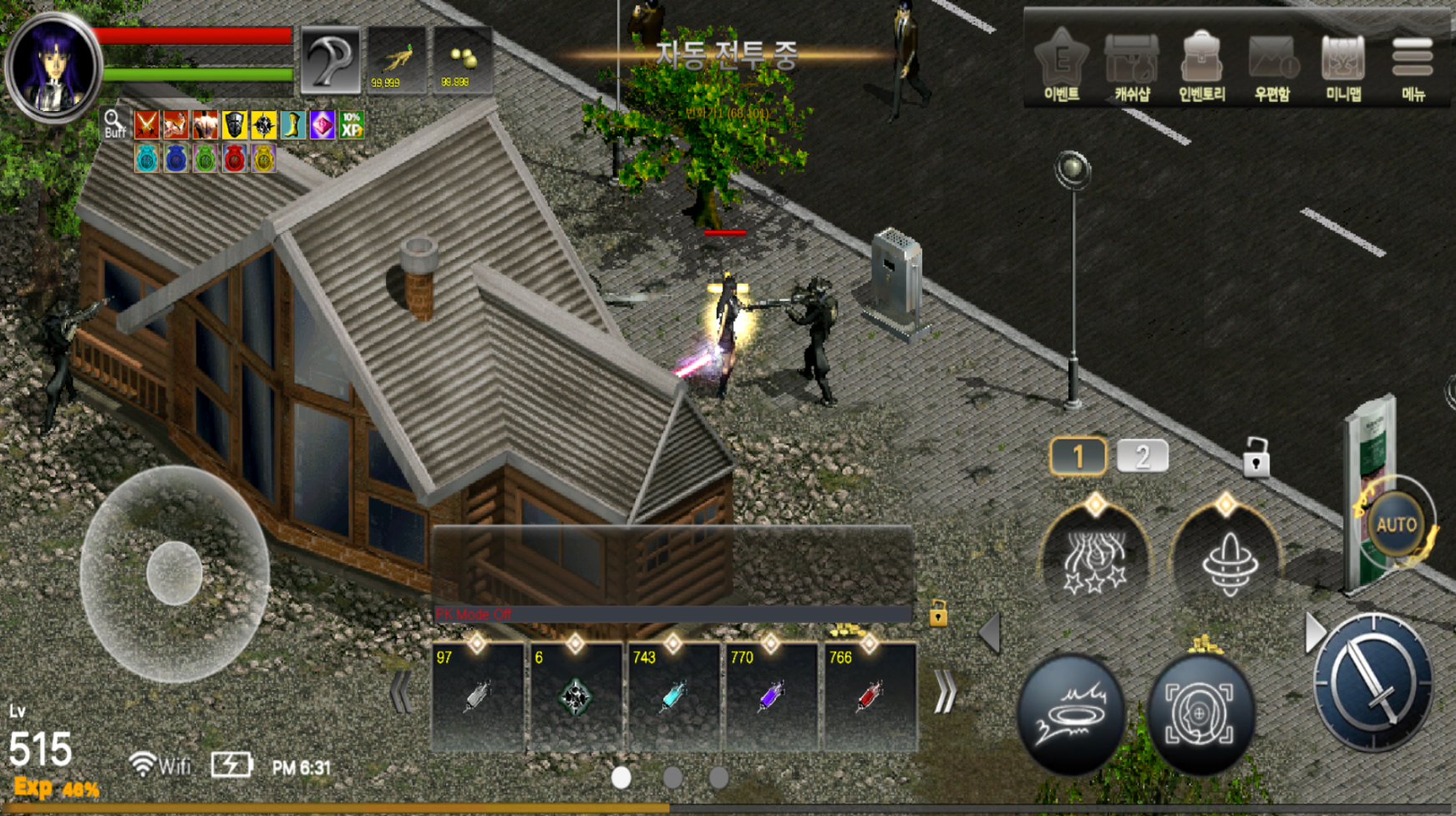The height and width of the screenshot is (816, 1456).
Task: Open the 인벤토리 inventory bag
Action: 1201,65
